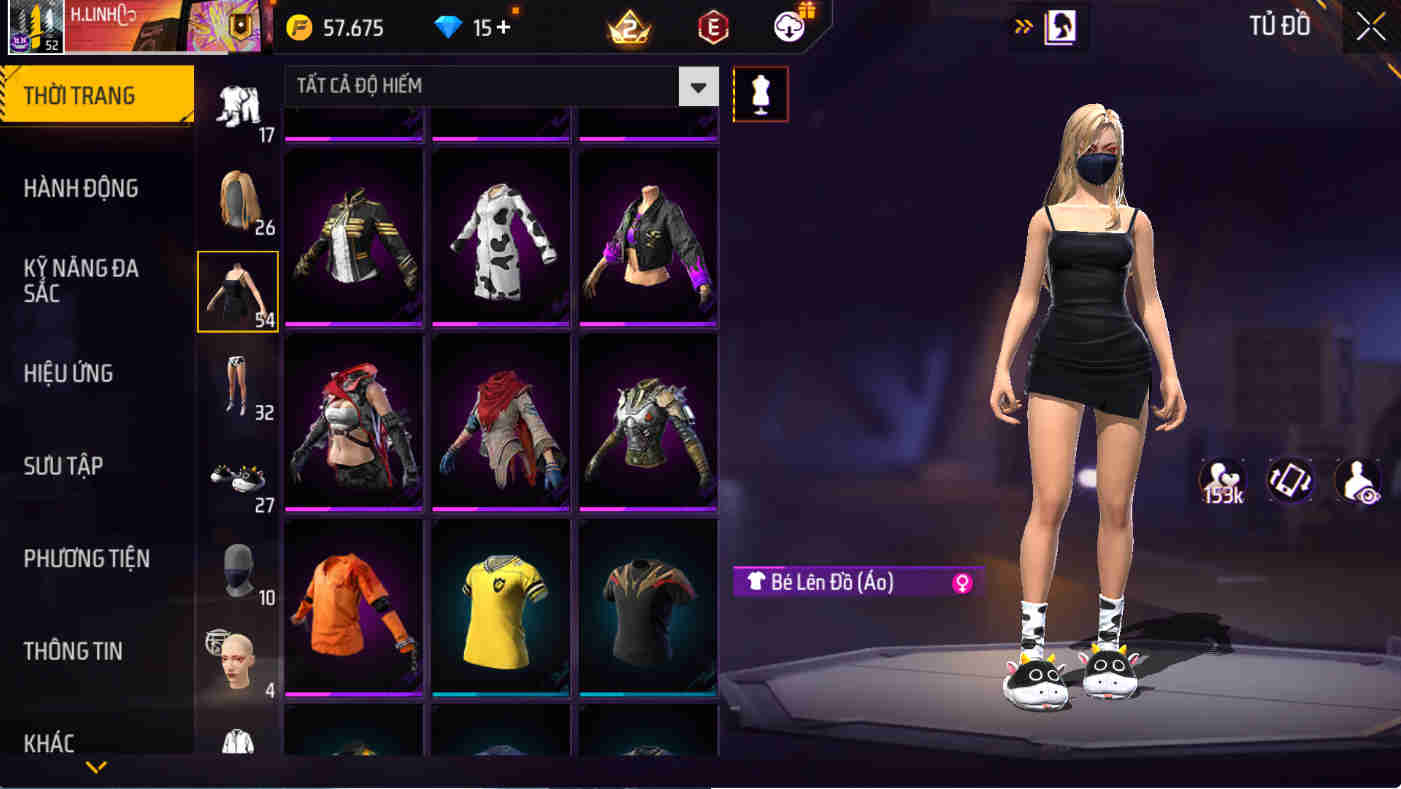Tap the rotate character icon

point(1290,481)
